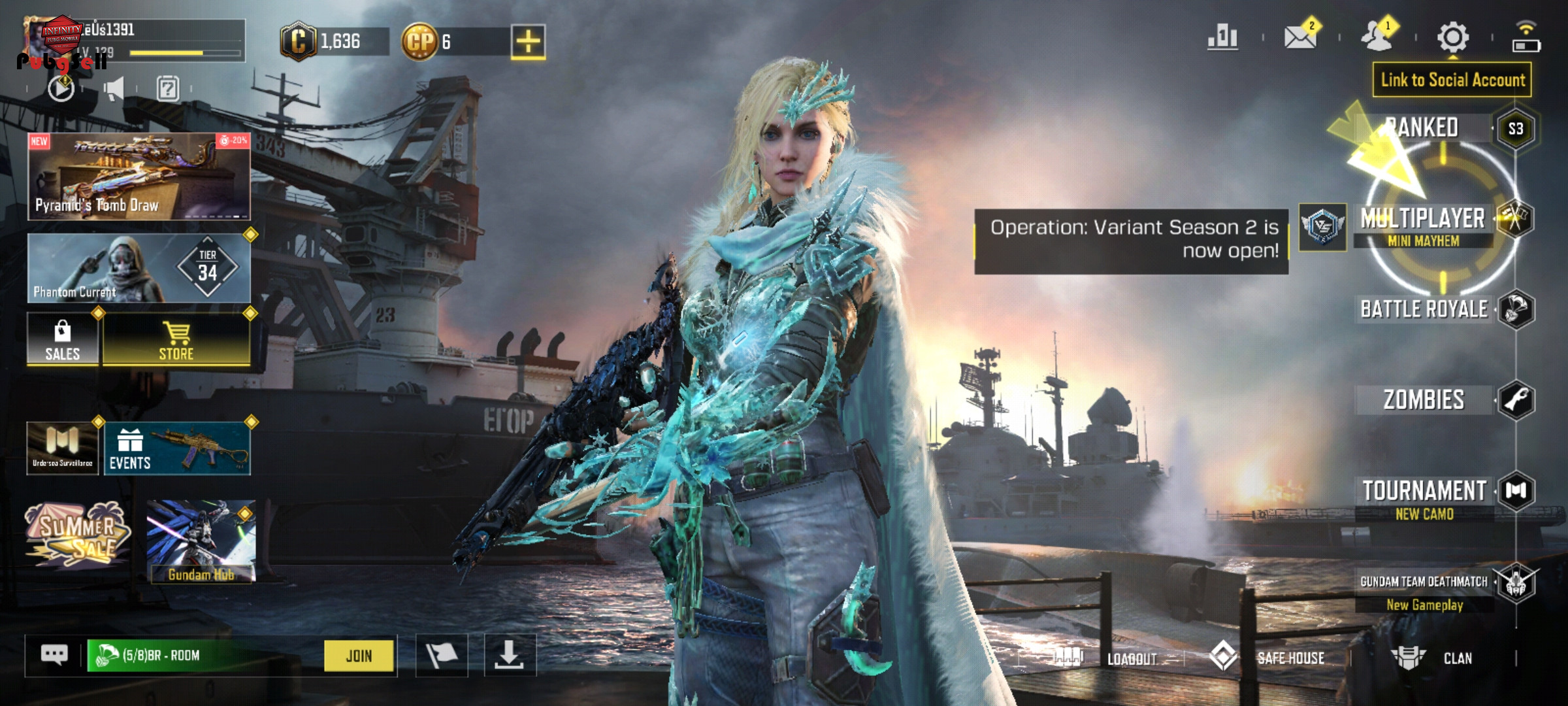The image size is (1568, 706).
Task: Join the BR room
Action: (359, 656)
